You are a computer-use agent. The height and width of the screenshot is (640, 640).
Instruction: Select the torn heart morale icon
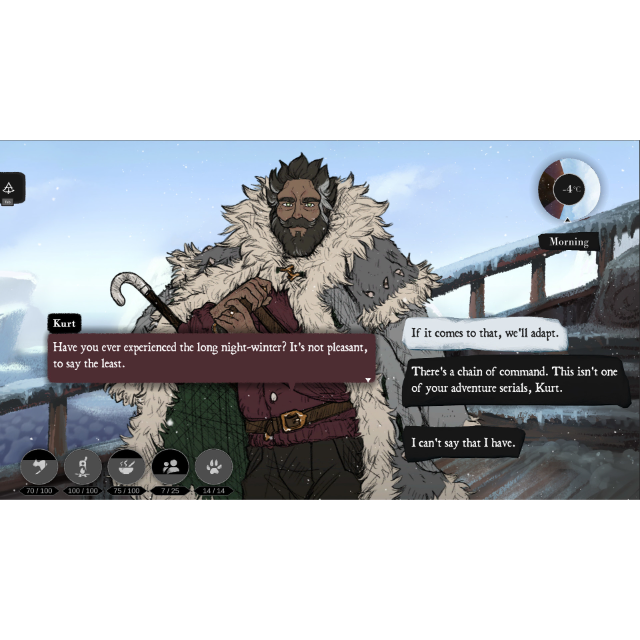[x=39, y=466]
